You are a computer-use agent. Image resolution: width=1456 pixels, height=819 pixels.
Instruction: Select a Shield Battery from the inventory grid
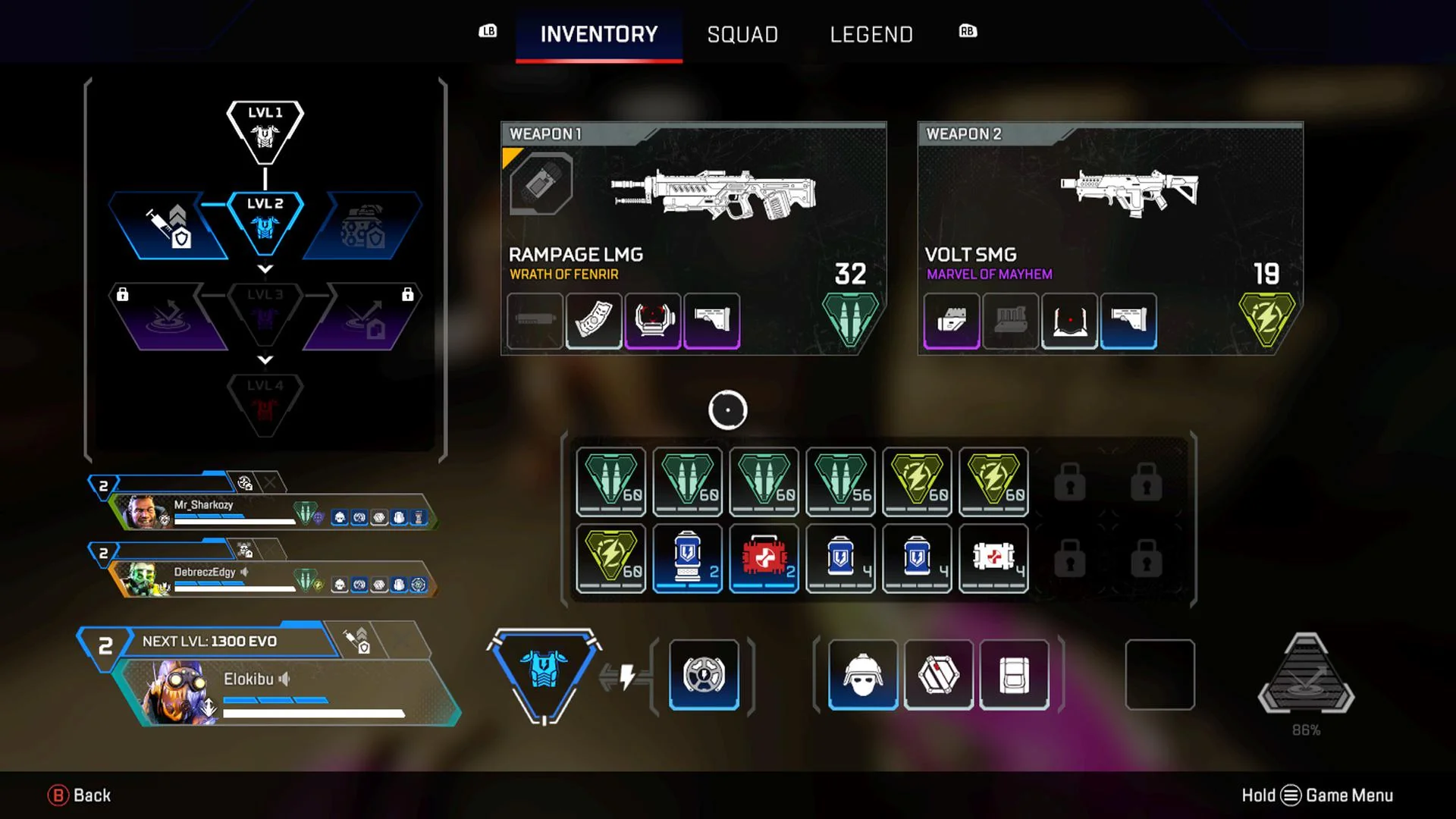pos(687,559)
